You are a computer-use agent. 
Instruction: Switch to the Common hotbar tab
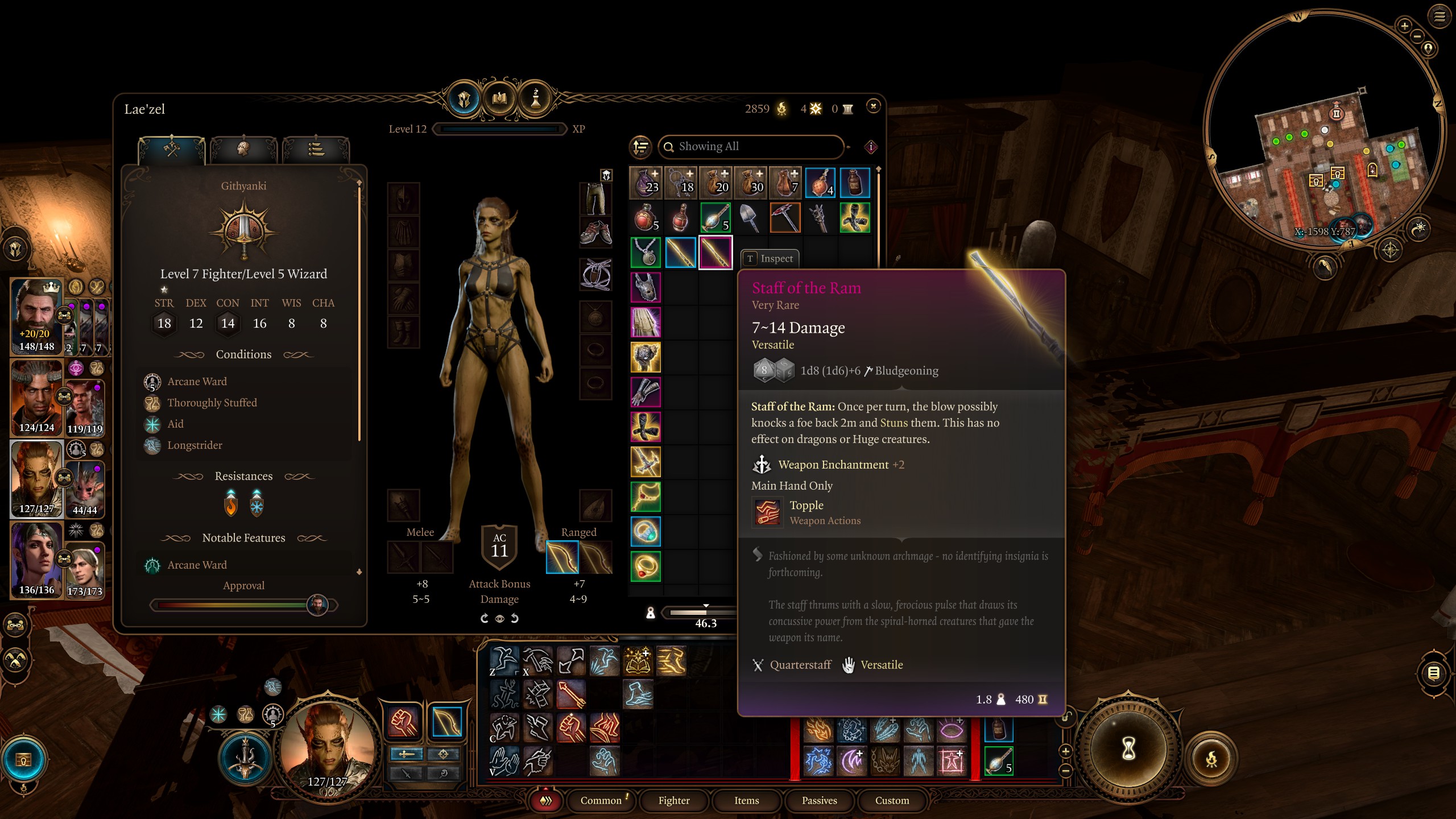[x=601, y=800]
